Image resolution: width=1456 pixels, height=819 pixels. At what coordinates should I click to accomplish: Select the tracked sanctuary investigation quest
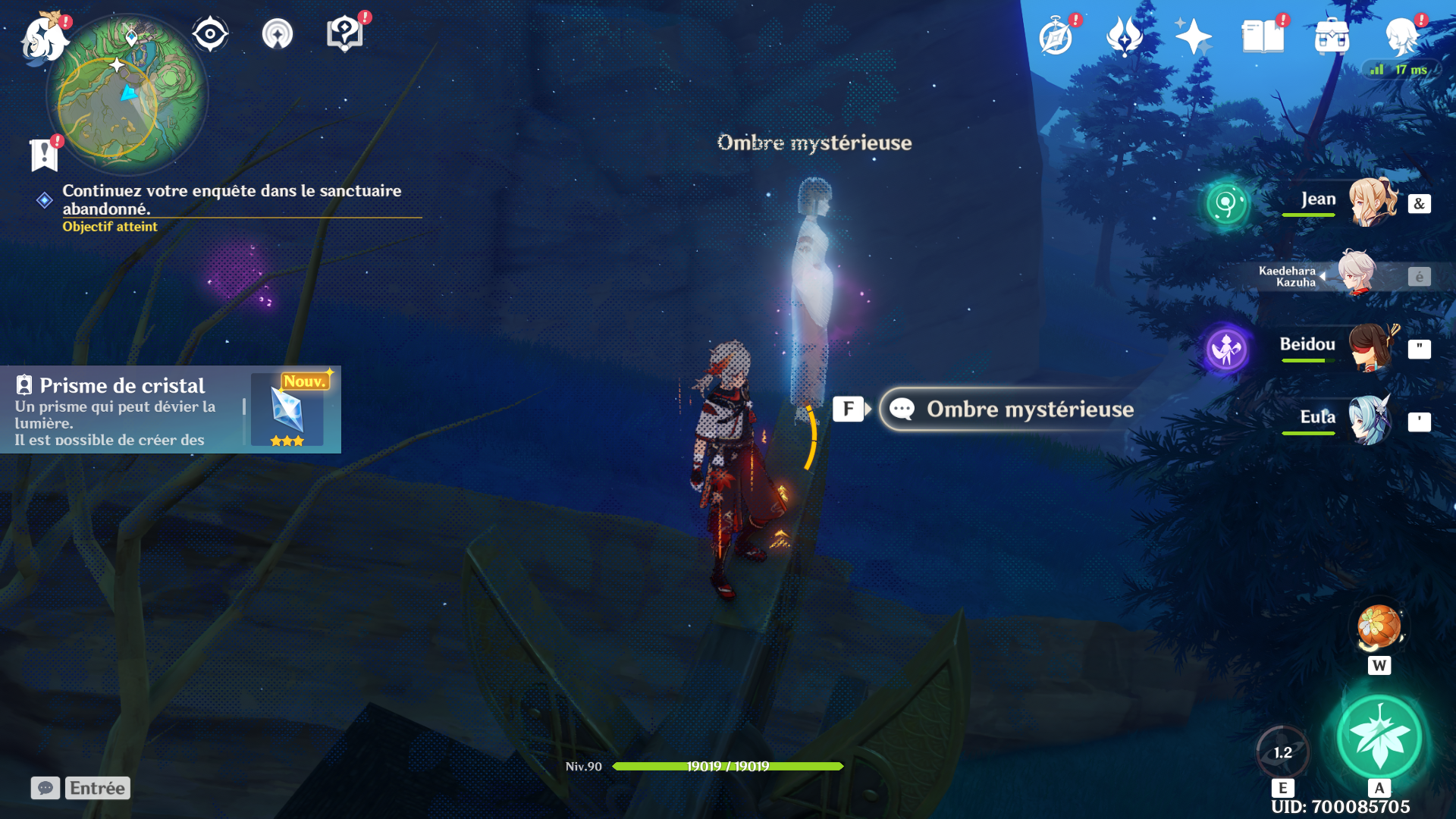point(231,199)
